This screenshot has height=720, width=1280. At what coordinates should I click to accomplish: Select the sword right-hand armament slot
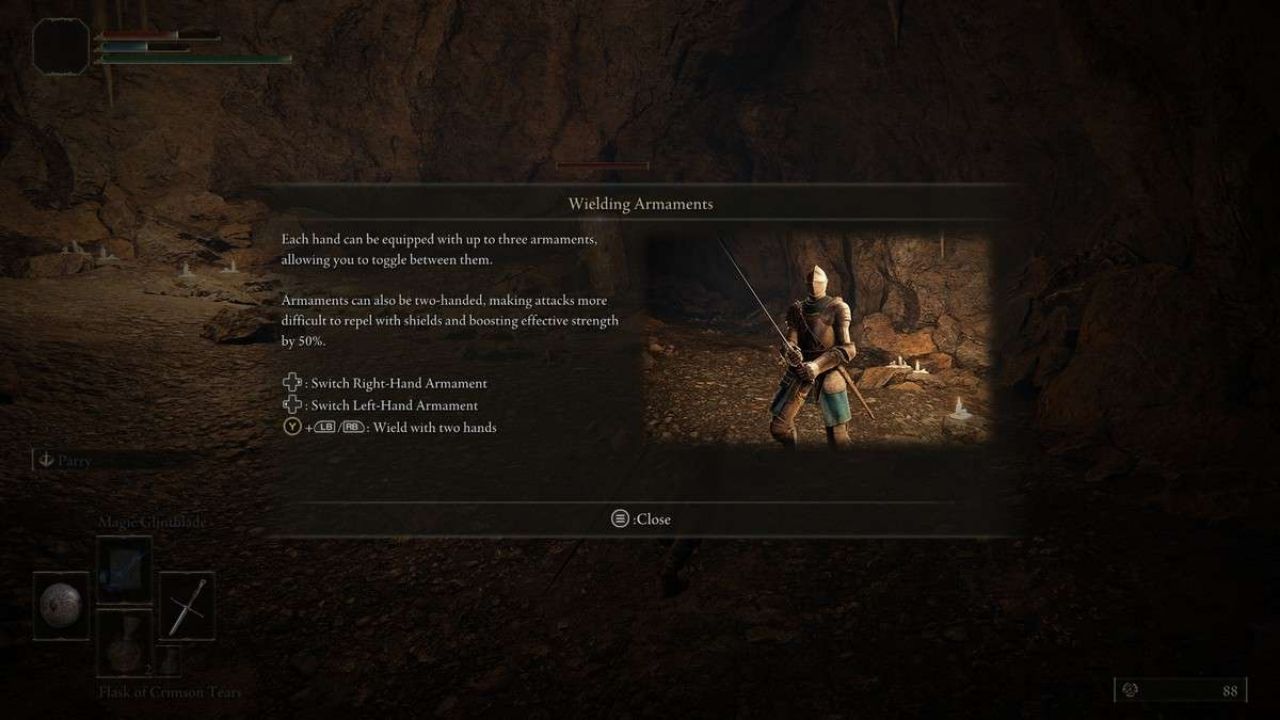(x=187, y=606)
